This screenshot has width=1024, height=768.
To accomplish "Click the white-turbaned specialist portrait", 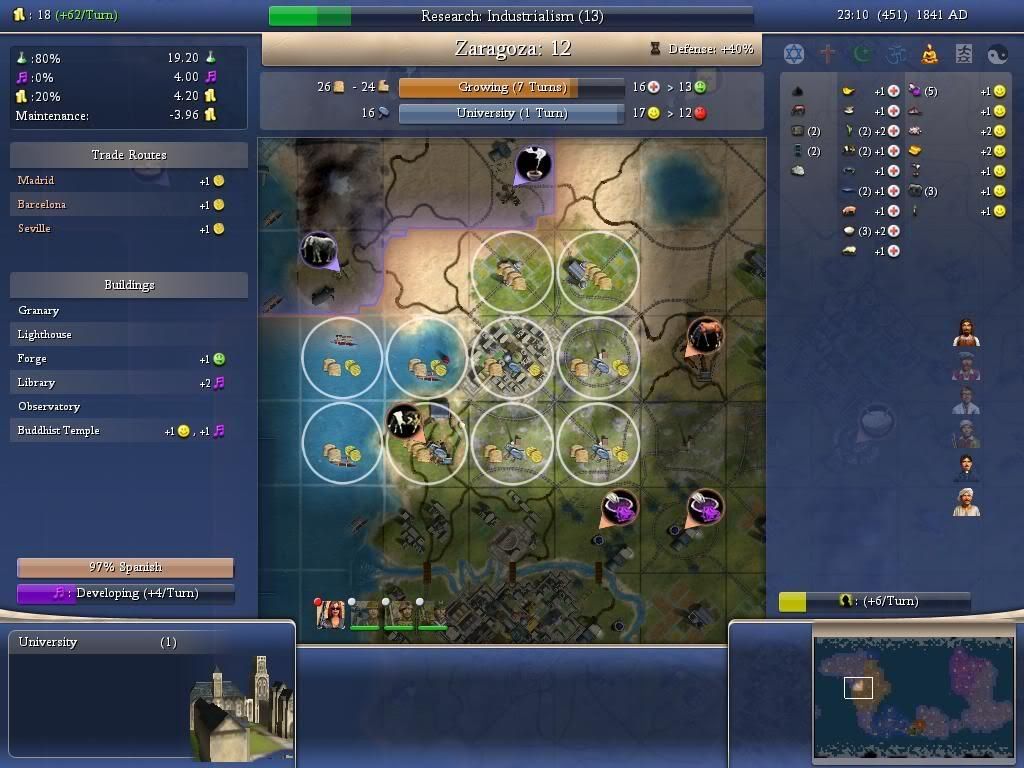I will tap(966, 502).
